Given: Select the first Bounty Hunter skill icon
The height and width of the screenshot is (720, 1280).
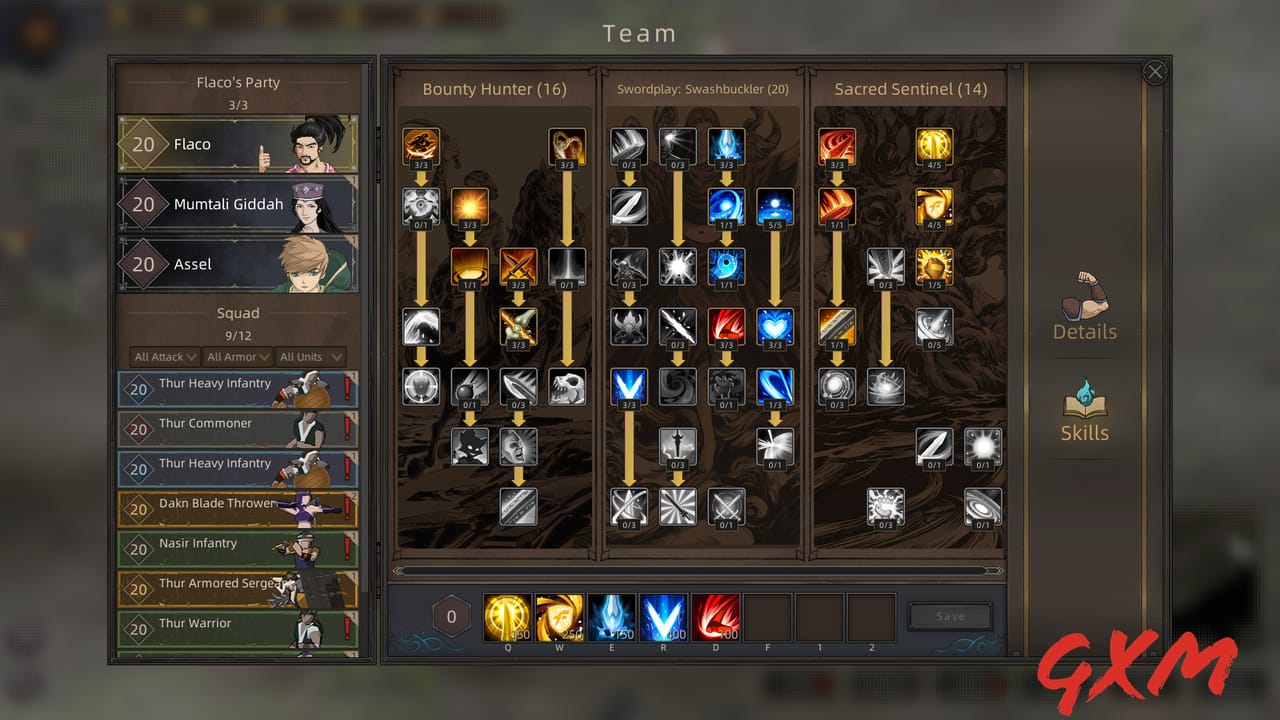Looking at the screenshot, I should pyautogui.click(x=421, y=145).
